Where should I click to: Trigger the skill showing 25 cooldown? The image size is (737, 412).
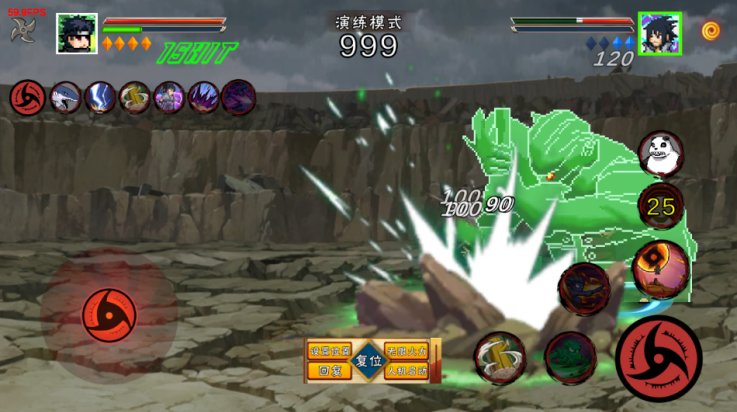point(660,207)
